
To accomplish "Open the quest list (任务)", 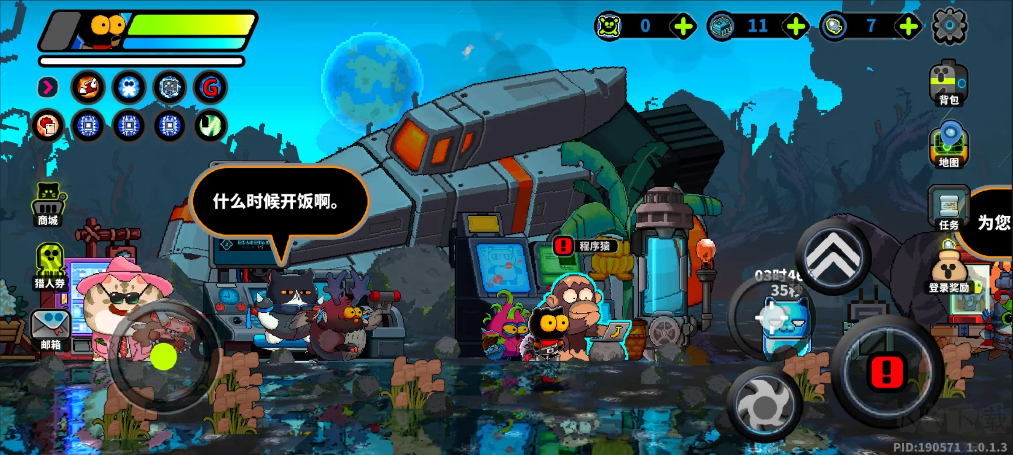I will click(x=948, y=208).
